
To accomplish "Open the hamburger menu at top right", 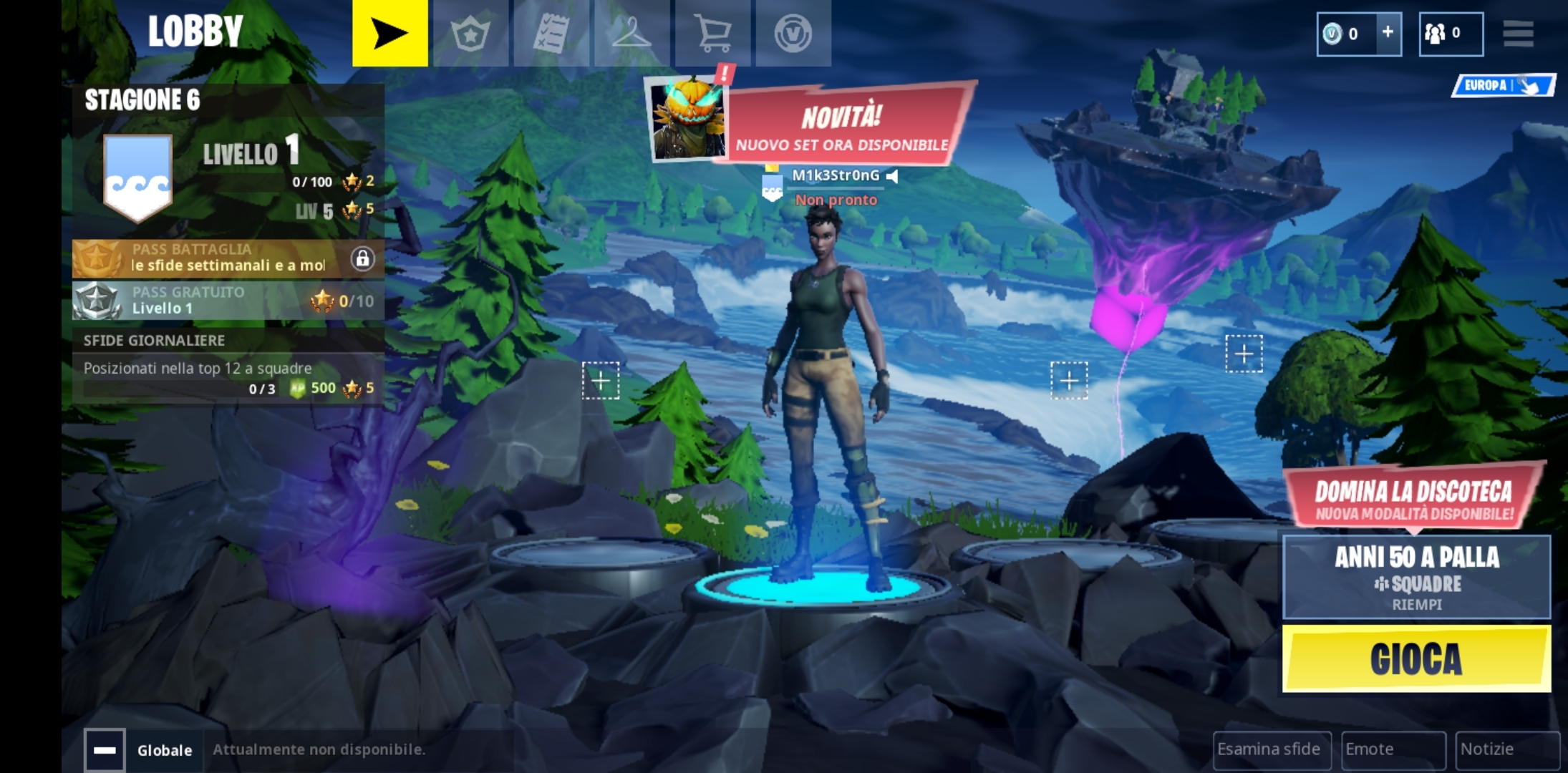I will tap(1518, 32).
